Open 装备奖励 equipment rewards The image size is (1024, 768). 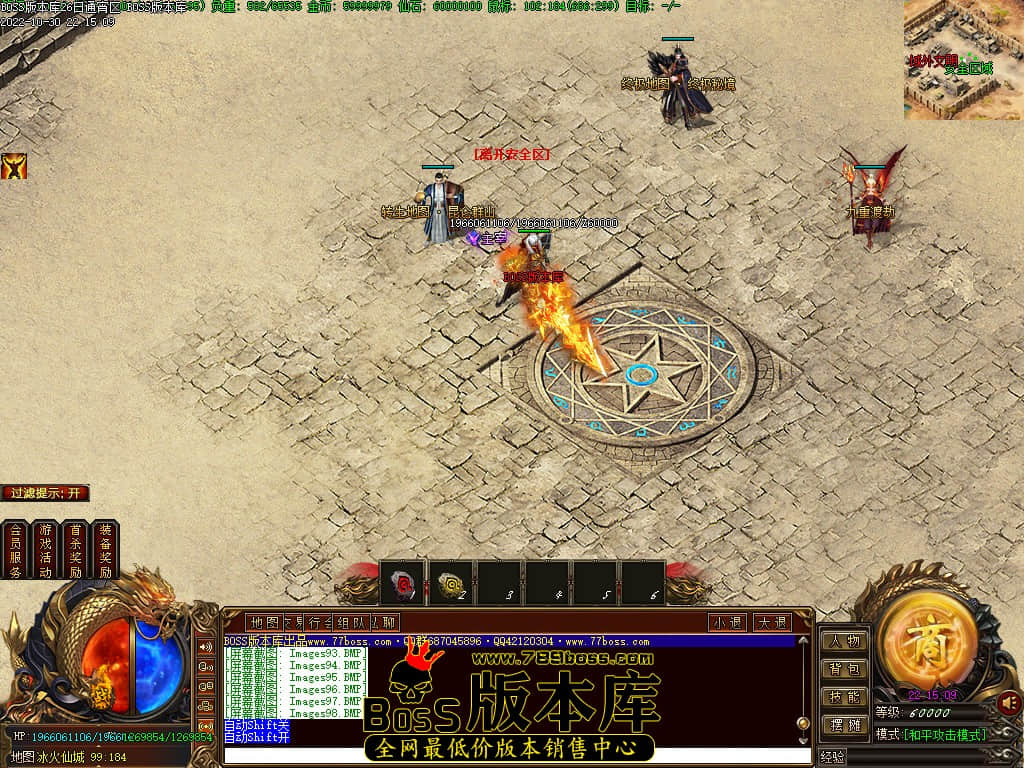click(105, 550)
